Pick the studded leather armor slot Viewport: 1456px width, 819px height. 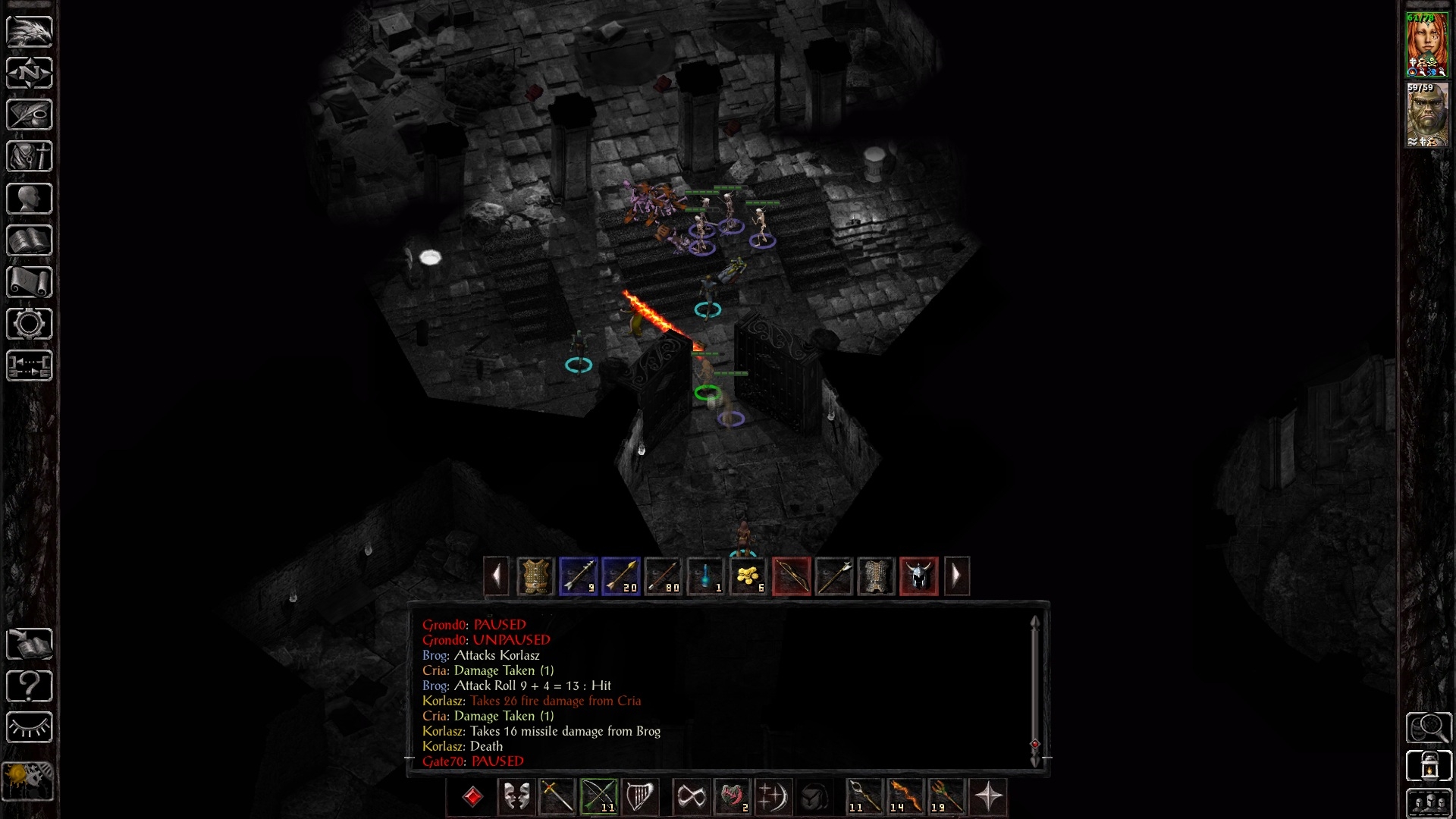[x=535, y=576]
